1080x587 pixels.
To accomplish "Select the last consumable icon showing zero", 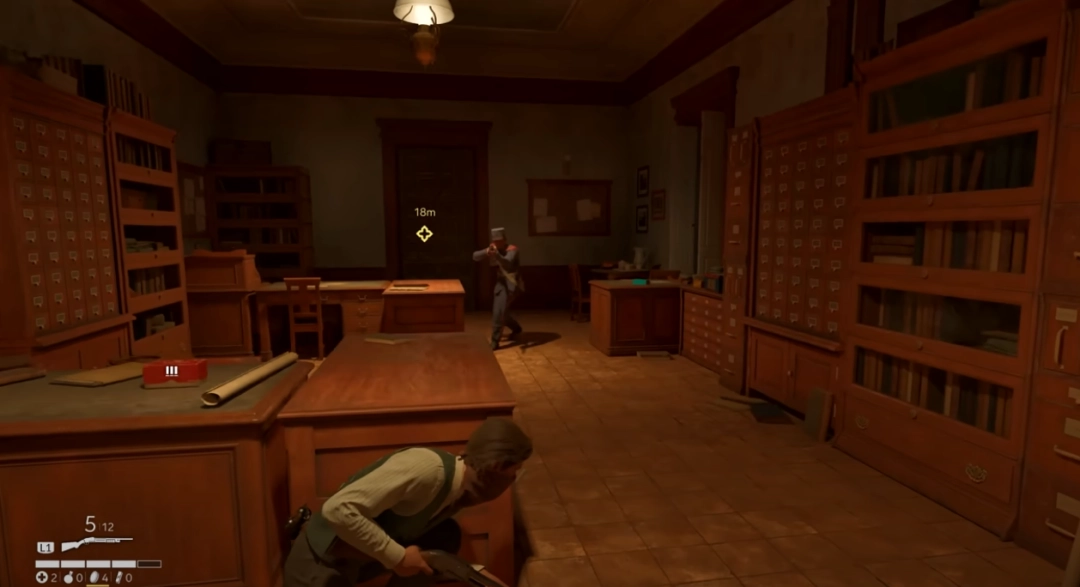I will coord(119,577).
